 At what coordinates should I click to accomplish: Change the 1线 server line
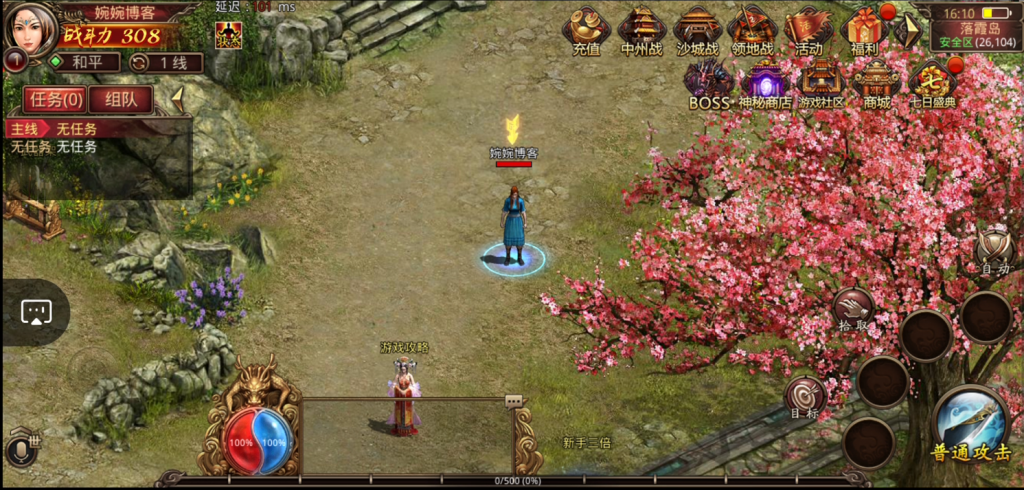tap(165, 63)
